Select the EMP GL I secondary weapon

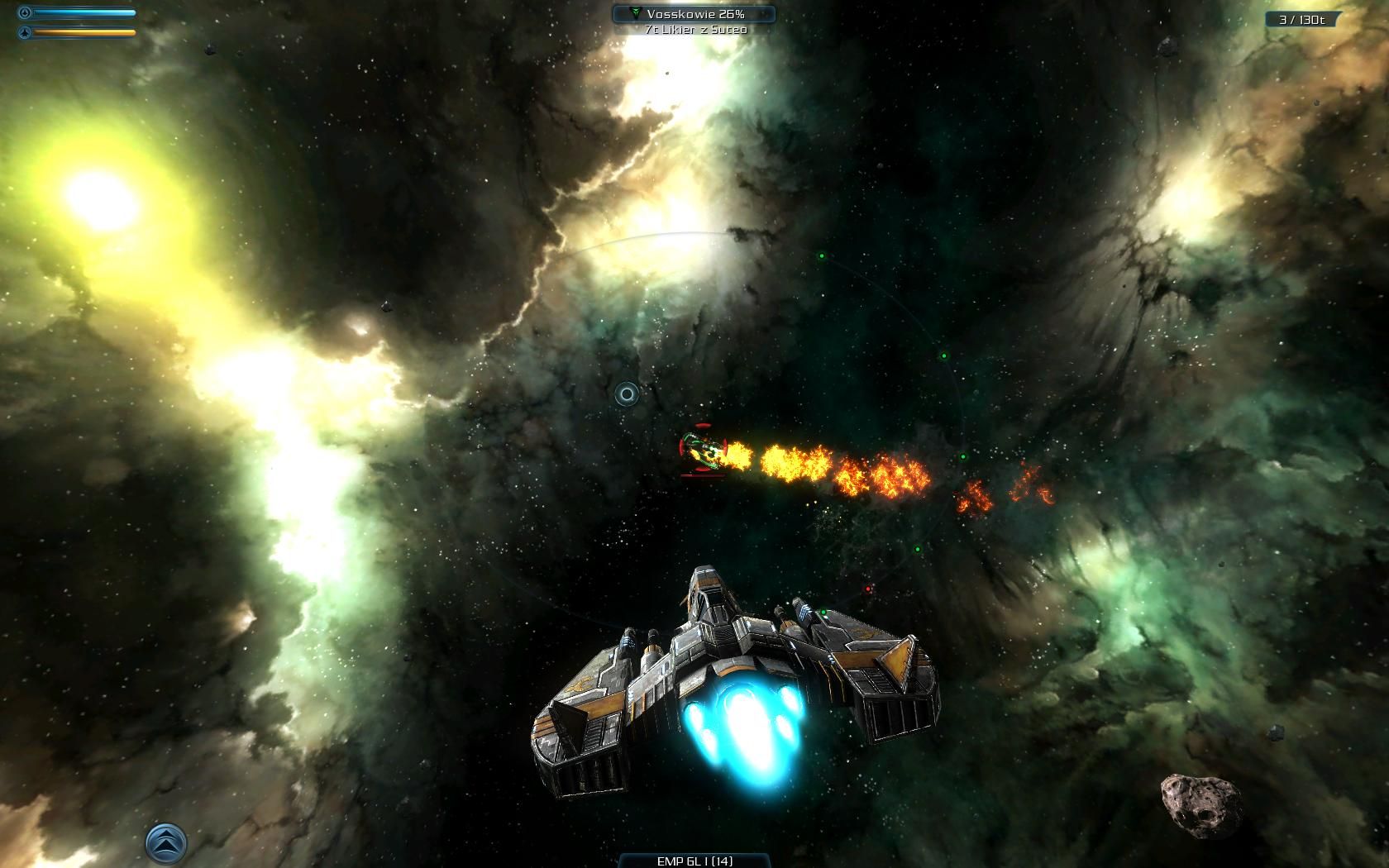pyautogui.click(x=694, y=861)
